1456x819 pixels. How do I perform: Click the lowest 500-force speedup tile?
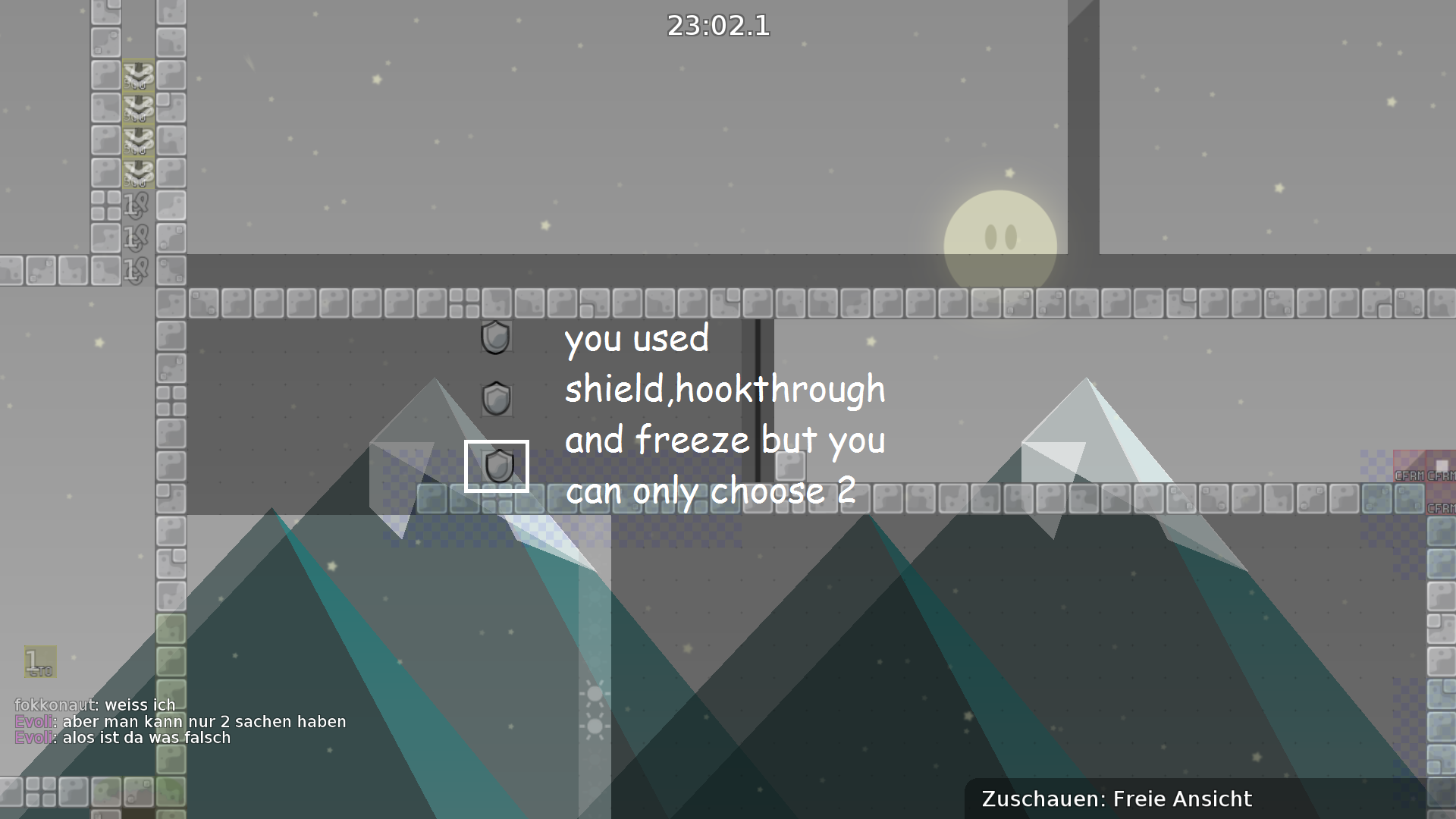tap(137, 173)
